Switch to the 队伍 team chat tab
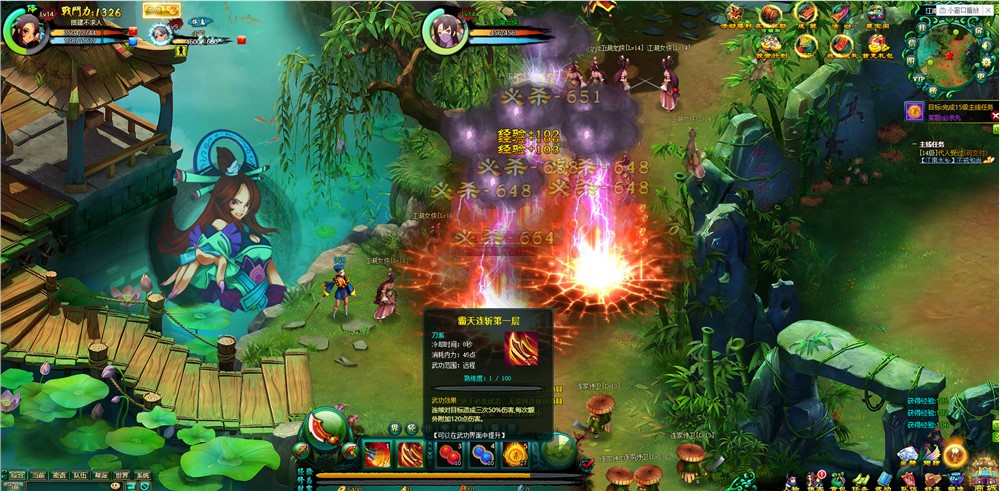Viewport: 1000px width, 491px height. tap(80, 476)
